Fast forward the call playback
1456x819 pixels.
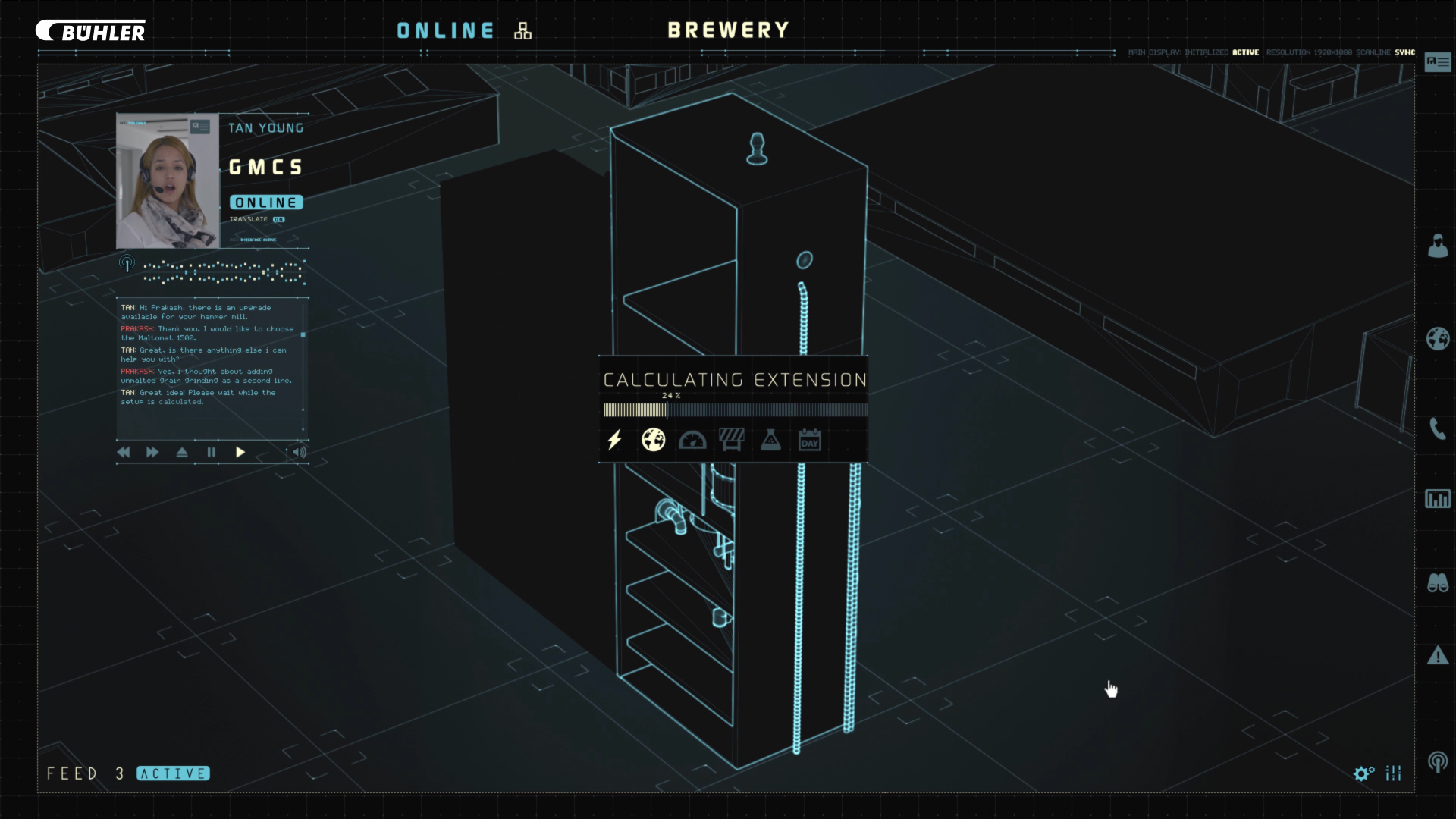[x=152, y=453]
